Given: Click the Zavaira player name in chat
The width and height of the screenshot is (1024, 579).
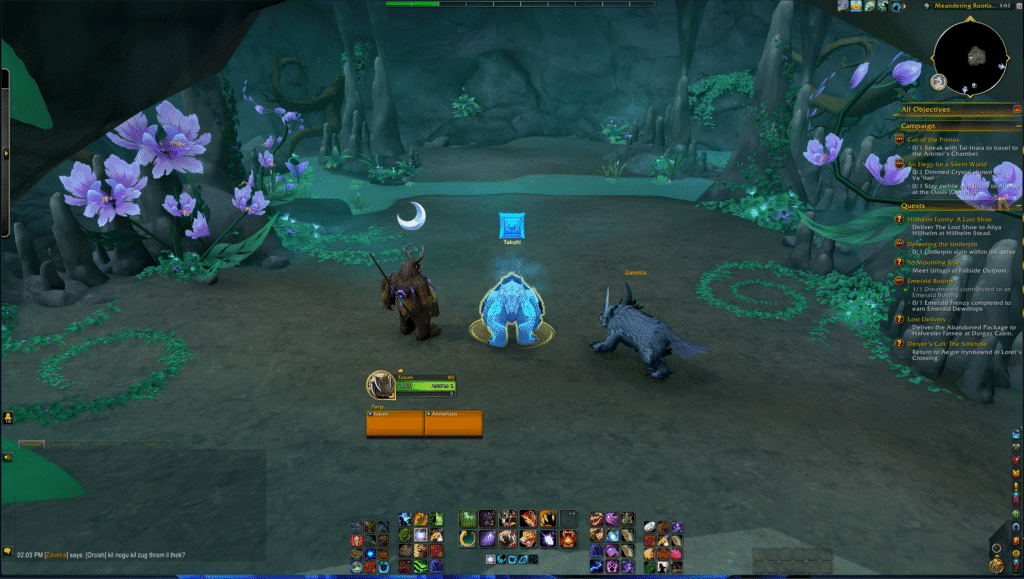Looking at the screenshot, I should pos(55,555).
